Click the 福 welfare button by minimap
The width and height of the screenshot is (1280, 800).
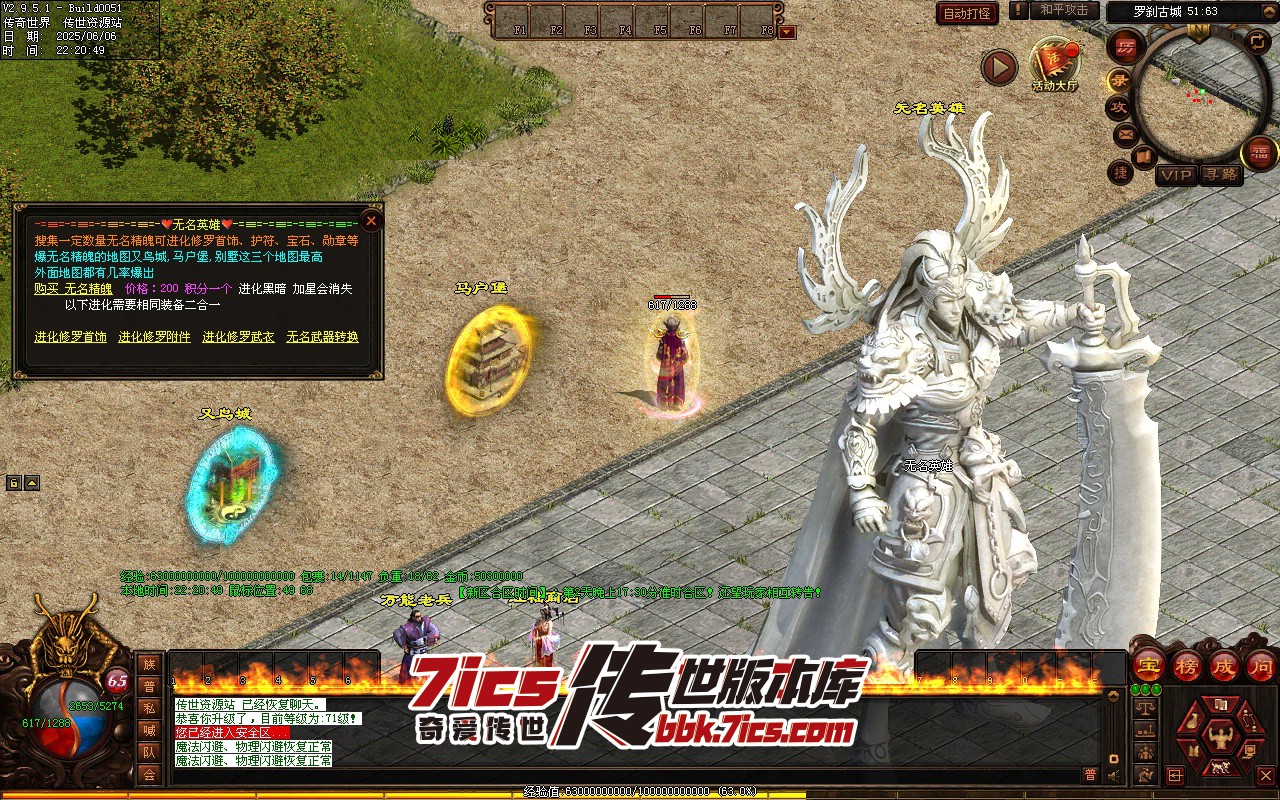1259,152
